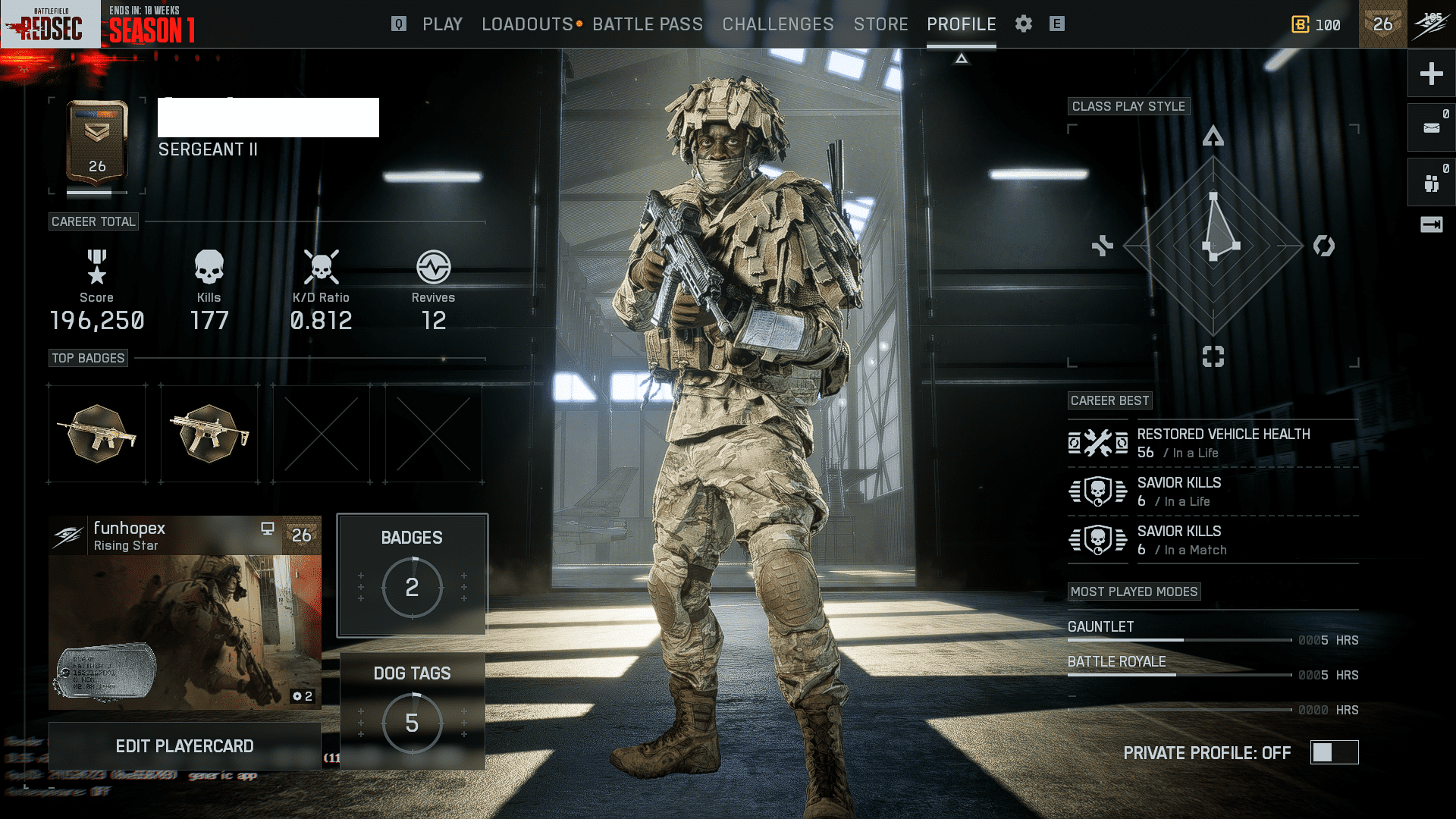Open the BADGES panel

point(412,574)
